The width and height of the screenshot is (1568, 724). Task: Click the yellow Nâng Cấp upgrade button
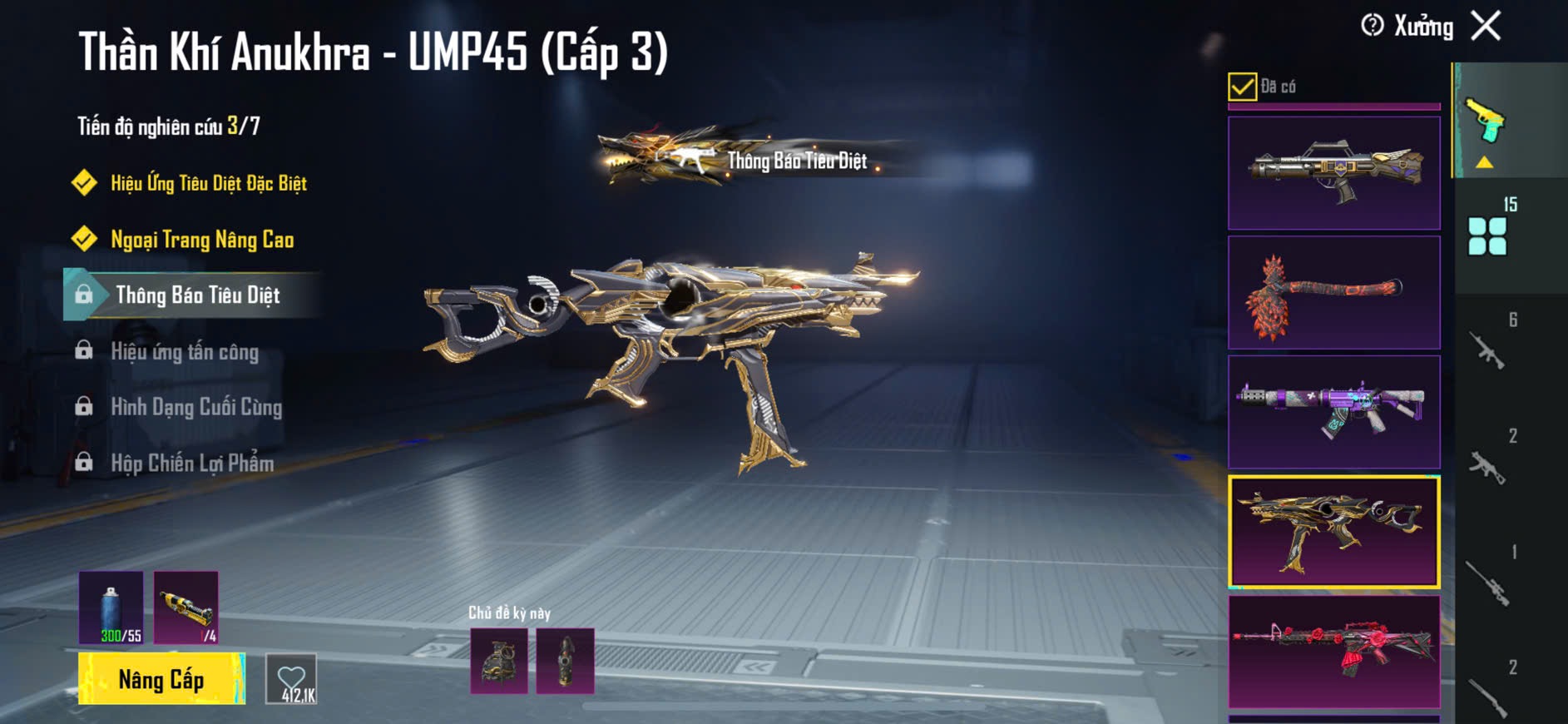[161, 679]
